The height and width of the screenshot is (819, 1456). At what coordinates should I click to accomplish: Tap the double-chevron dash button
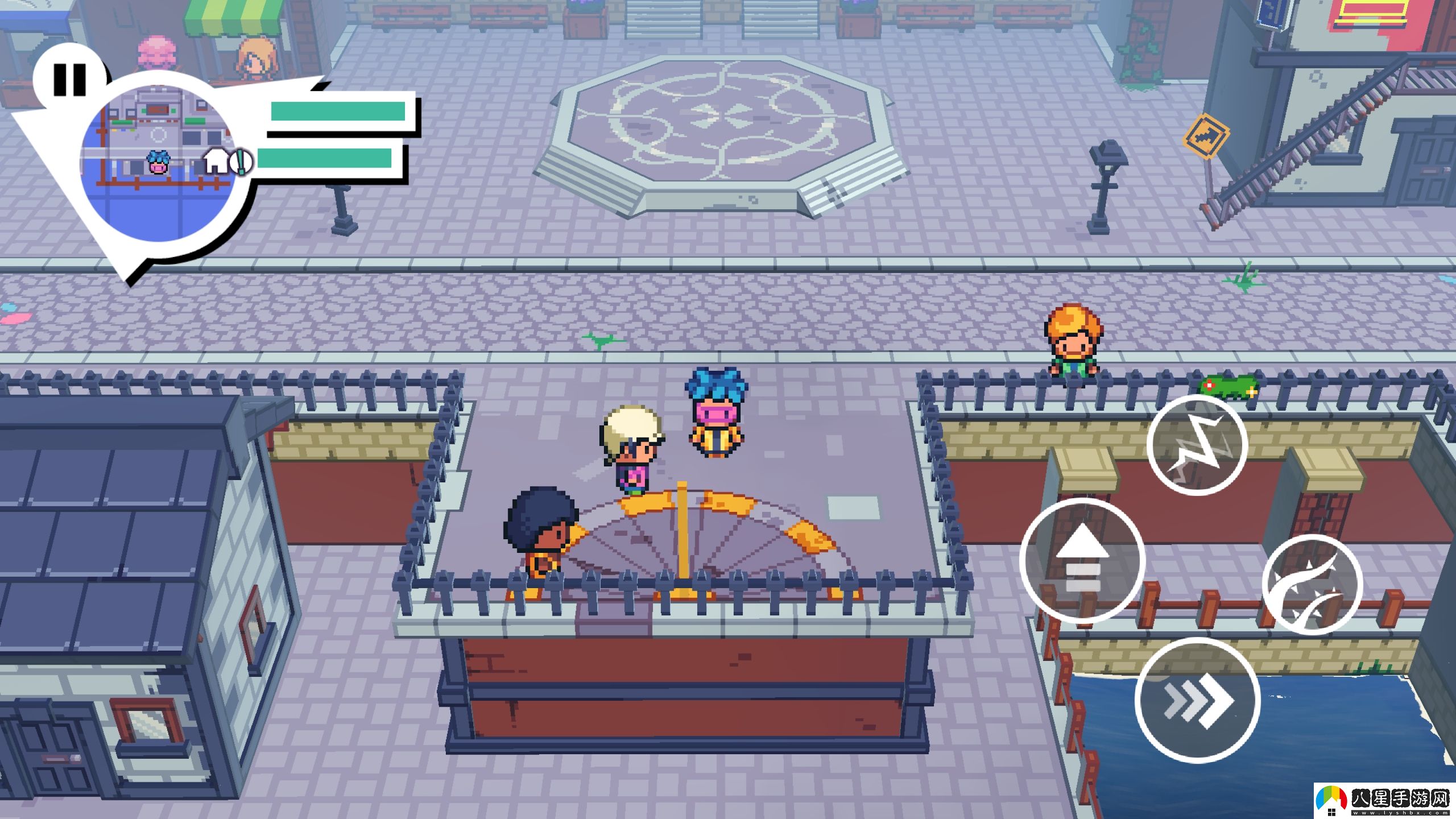coord(1197,700)
